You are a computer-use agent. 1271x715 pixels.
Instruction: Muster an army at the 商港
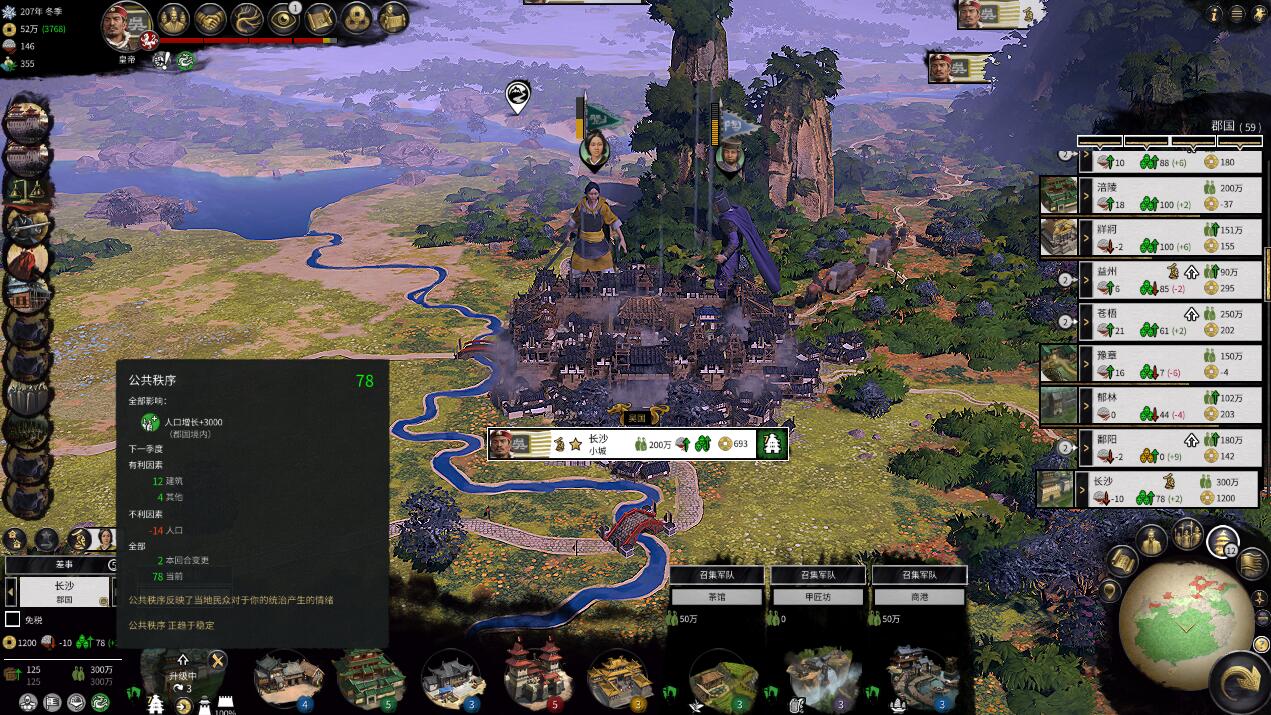pos(919,575)
